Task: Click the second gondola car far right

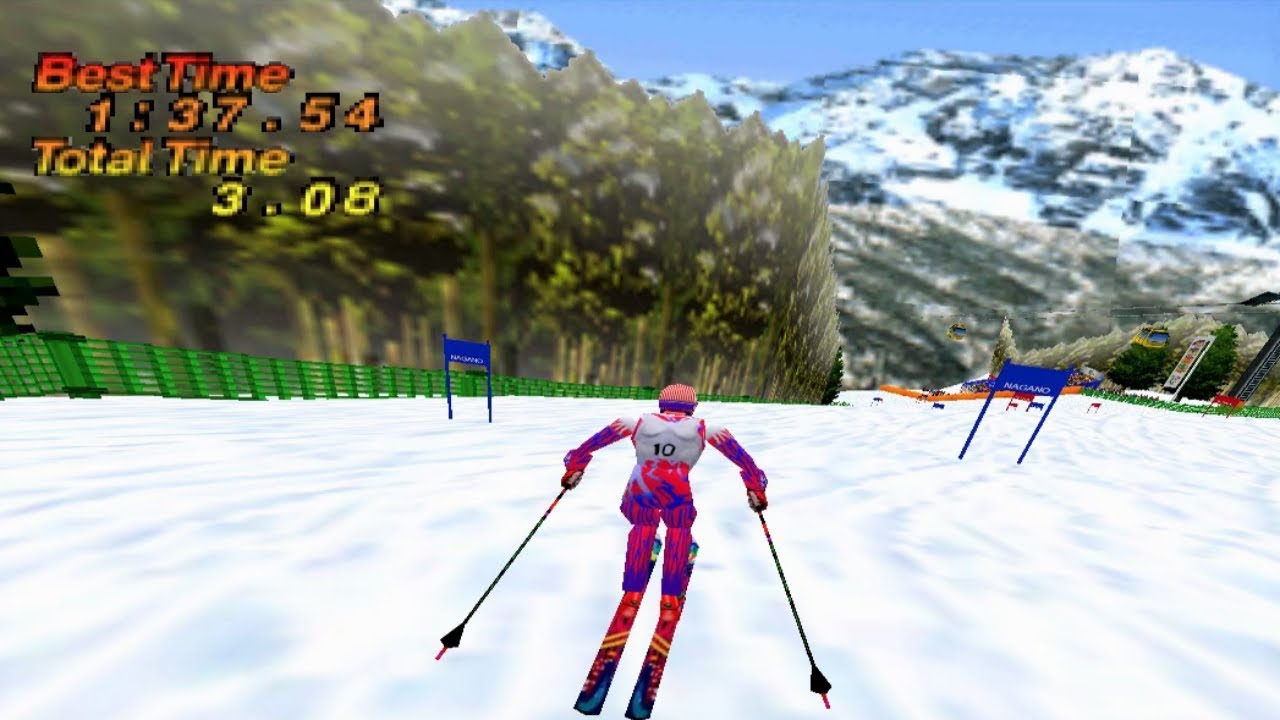Action: (958, 330)
